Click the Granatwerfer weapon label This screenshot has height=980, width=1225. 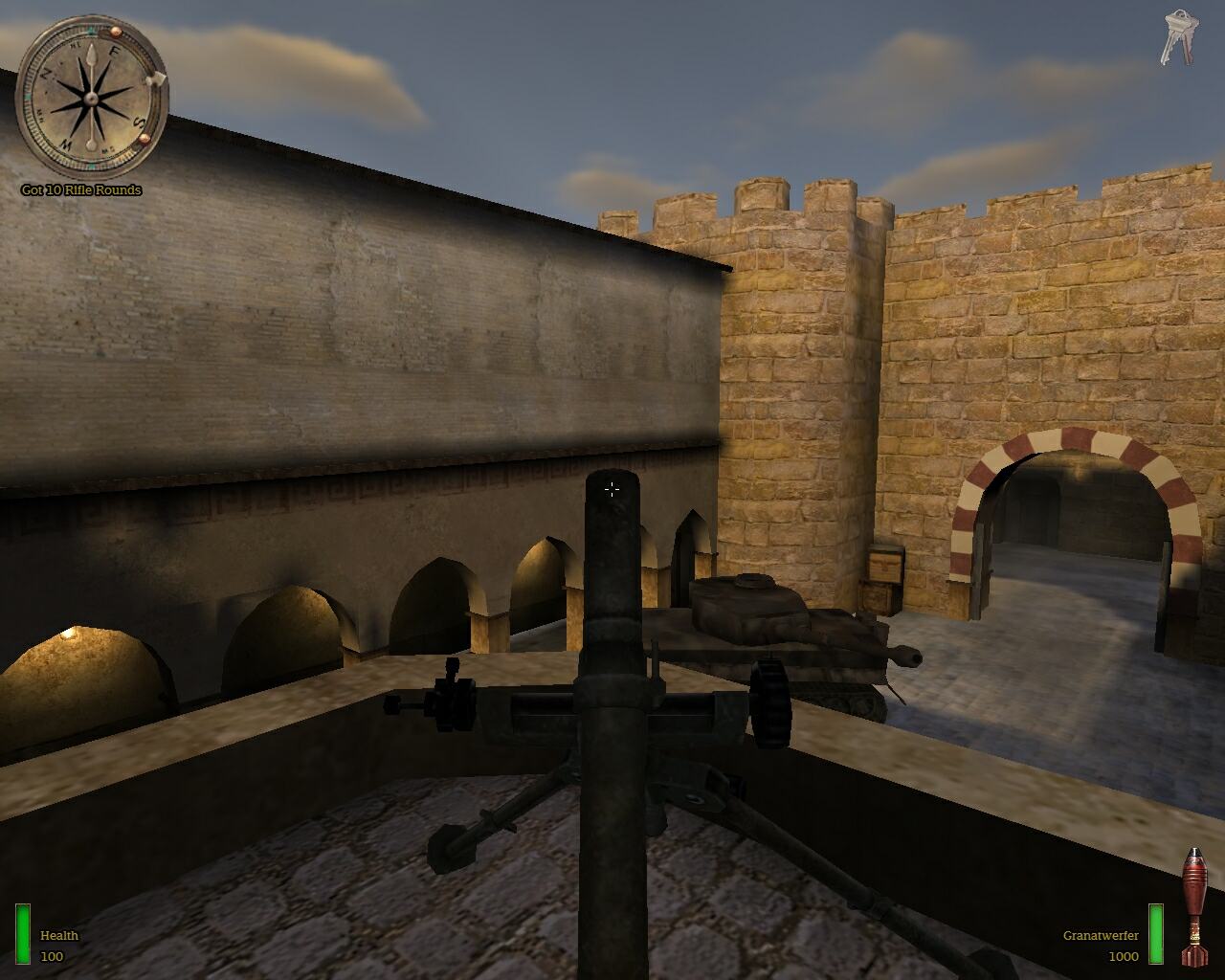click(x=1102, y=936)
